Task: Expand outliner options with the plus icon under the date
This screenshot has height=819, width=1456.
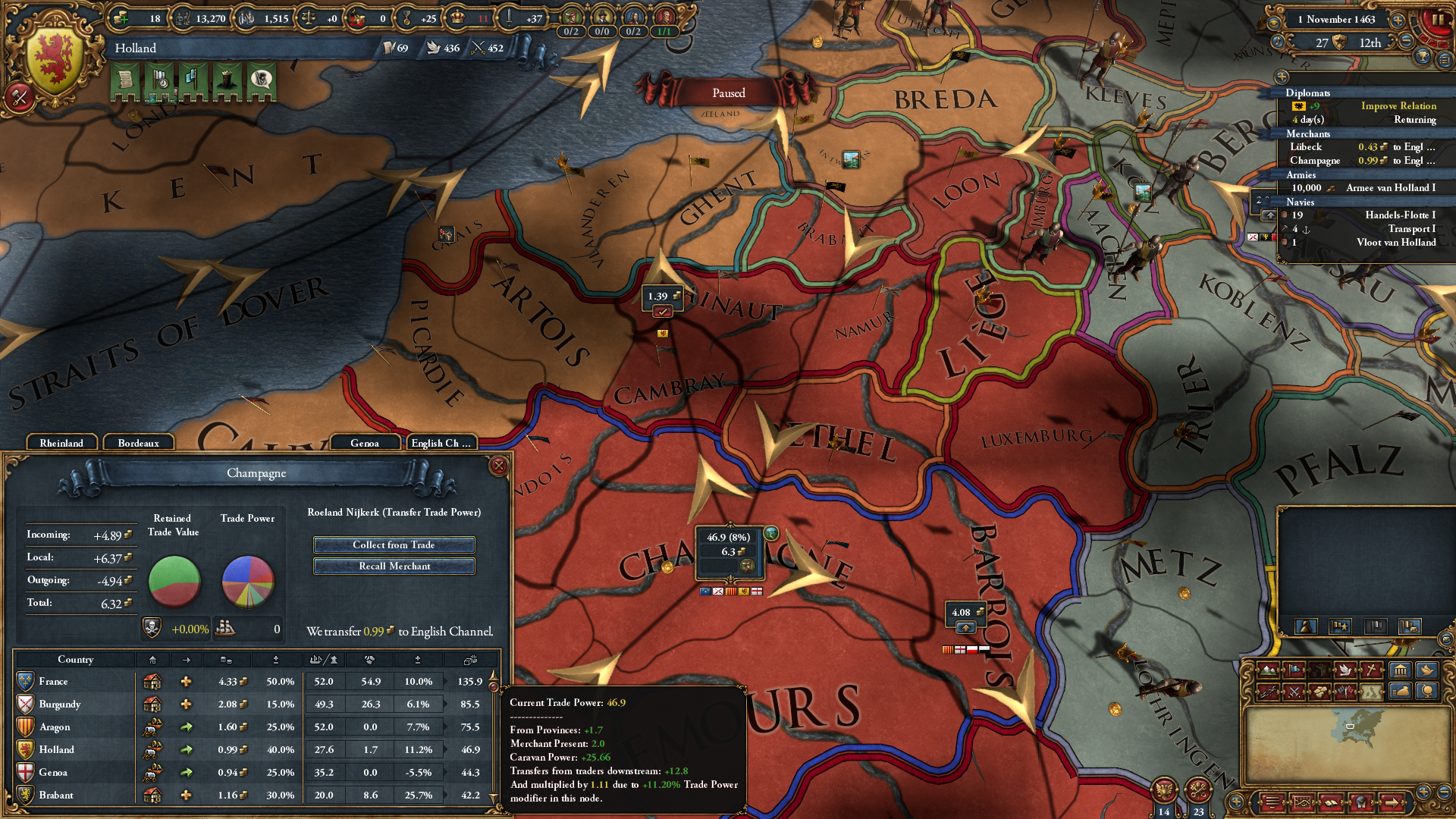Action: (1282, 77)
